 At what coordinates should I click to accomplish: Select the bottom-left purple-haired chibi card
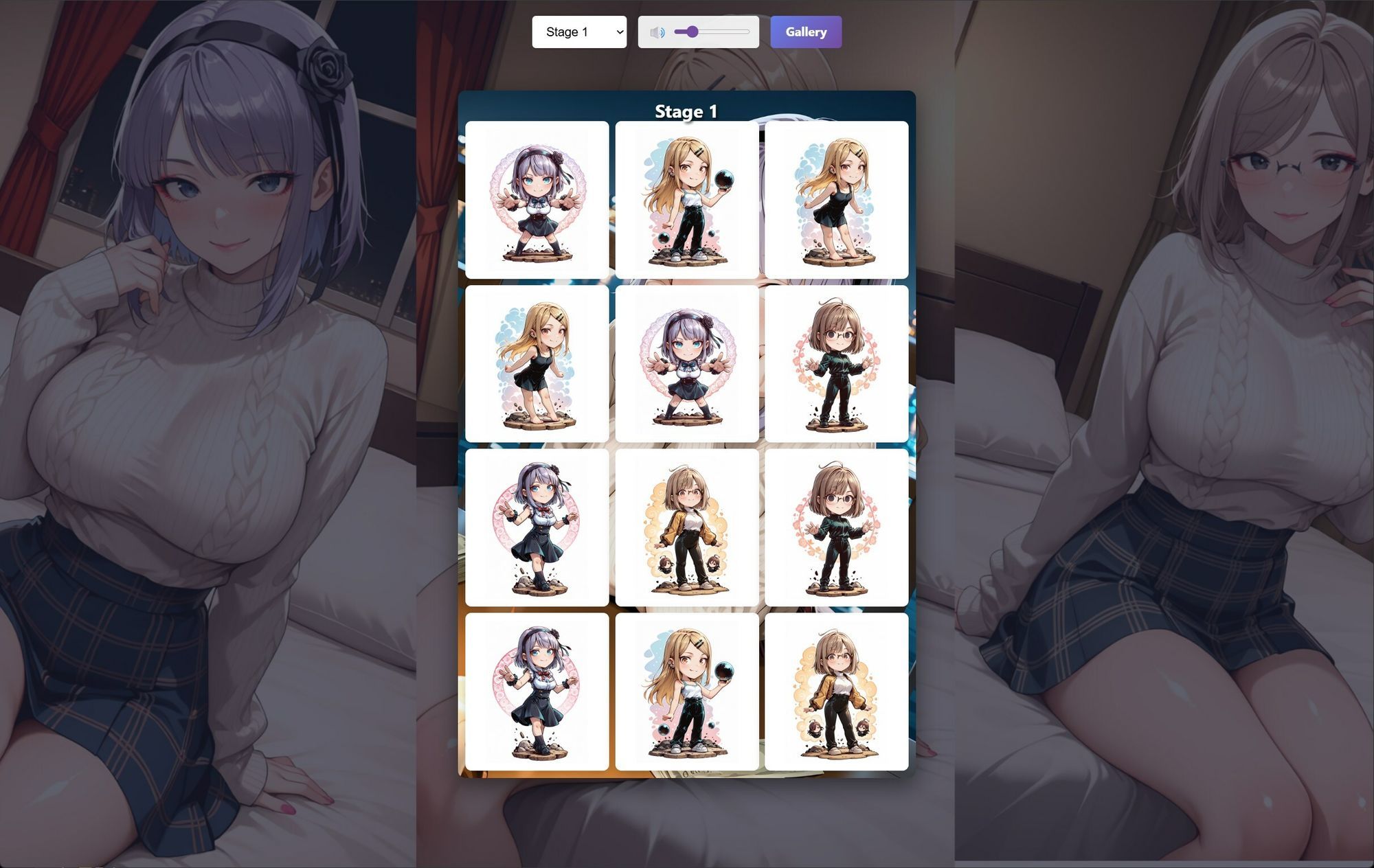coord(537,692)
